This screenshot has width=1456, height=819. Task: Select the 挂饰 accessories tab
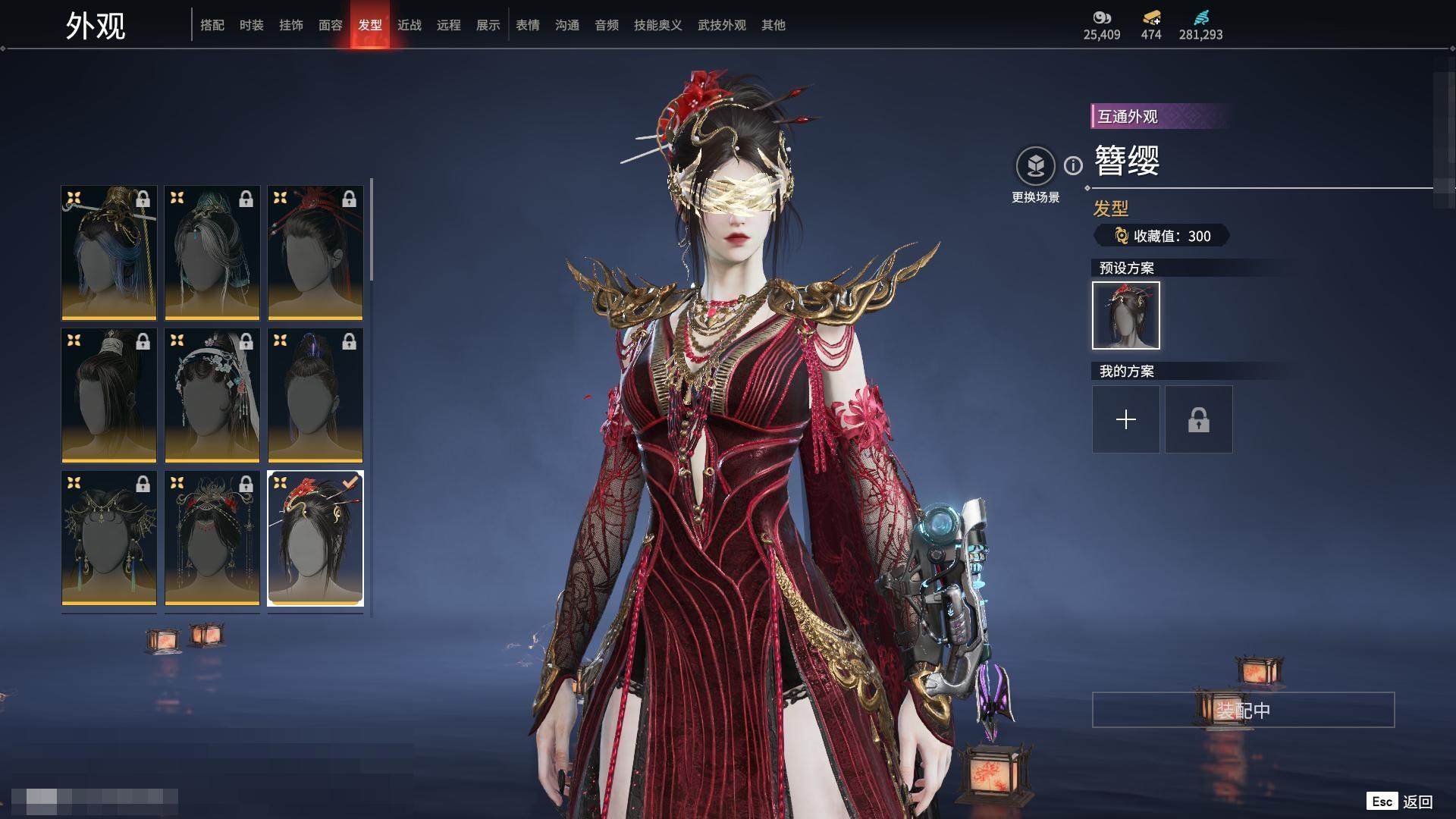click(291, 25)
